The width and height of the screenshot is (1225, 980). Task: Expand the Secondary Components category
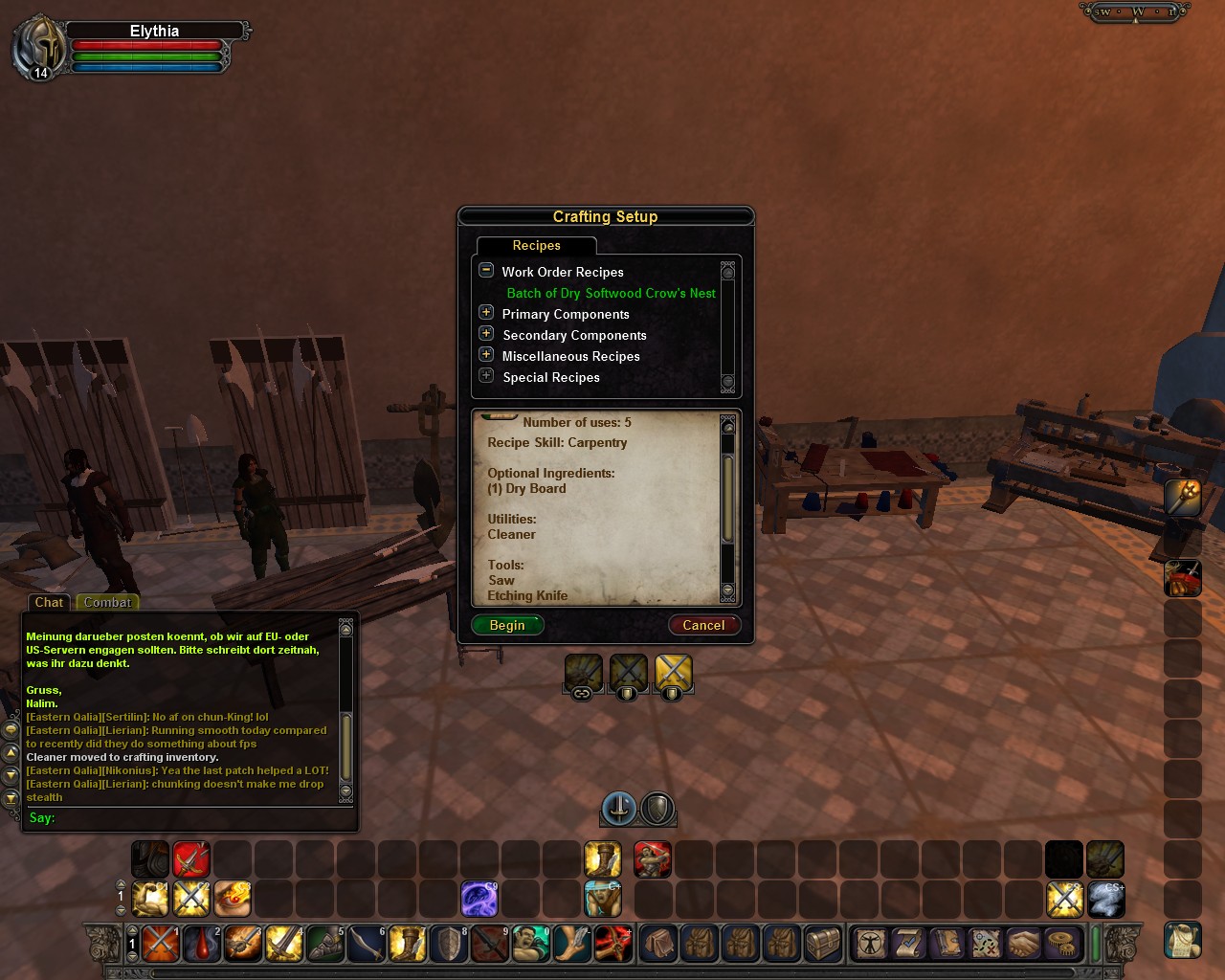click(x=486, y=334)
